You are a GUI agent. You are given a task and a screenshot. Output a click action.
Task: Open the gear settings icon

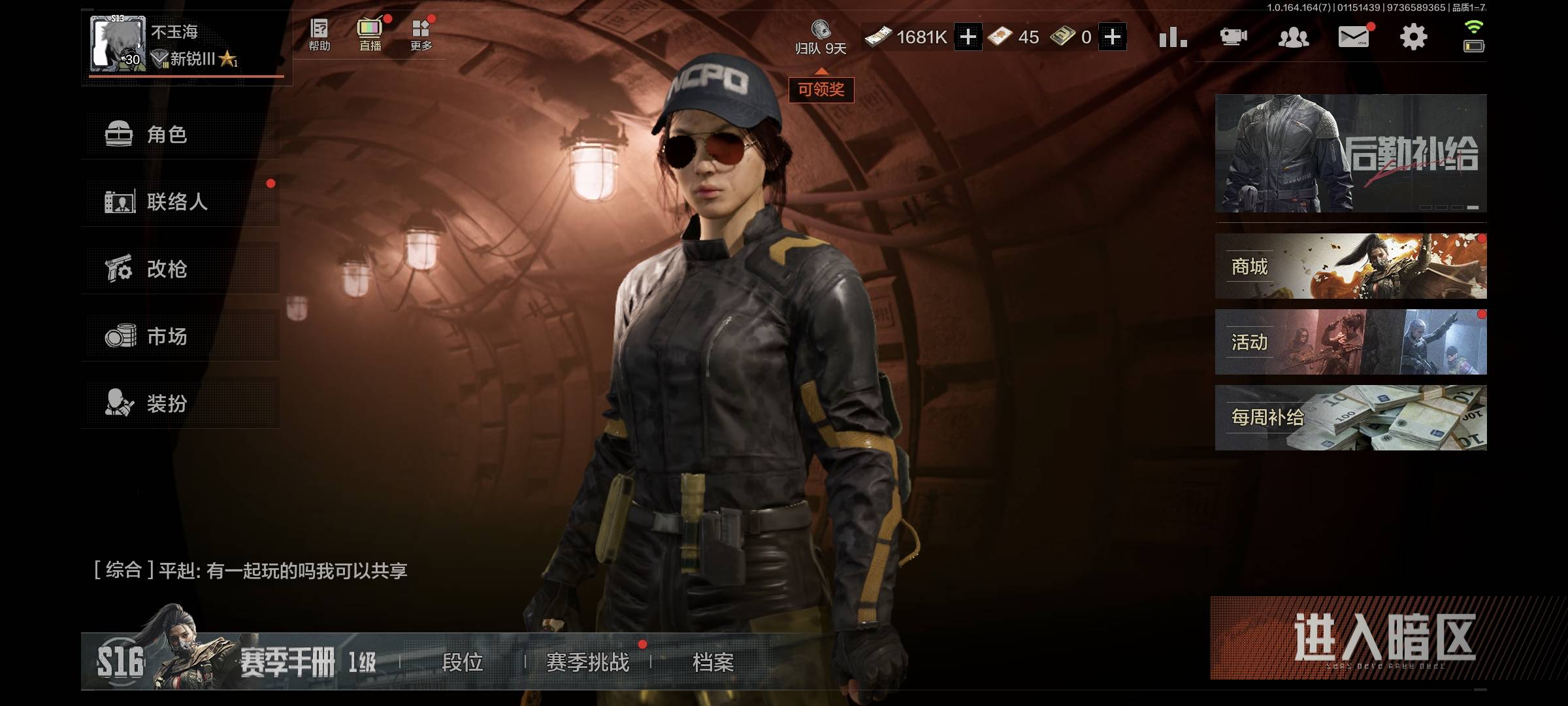coord(1413,37)
